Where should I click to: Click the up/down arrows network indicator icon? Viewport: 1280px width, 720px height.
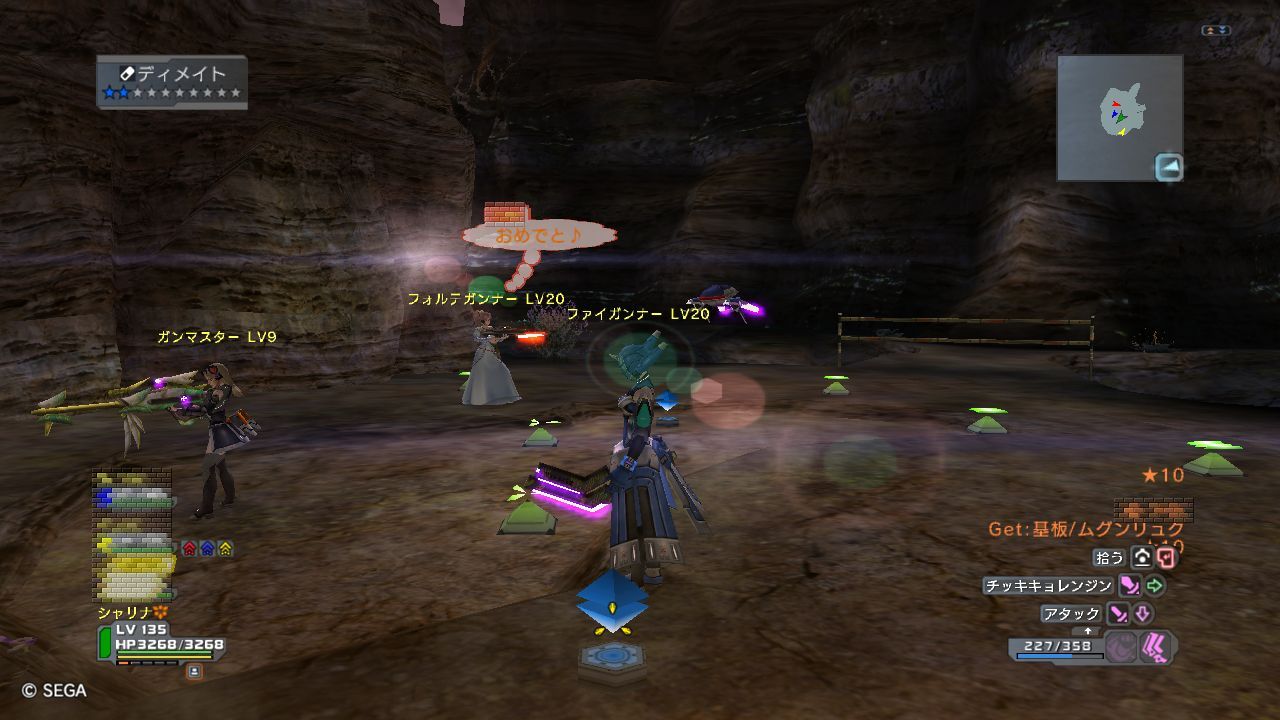point(1215,31)
